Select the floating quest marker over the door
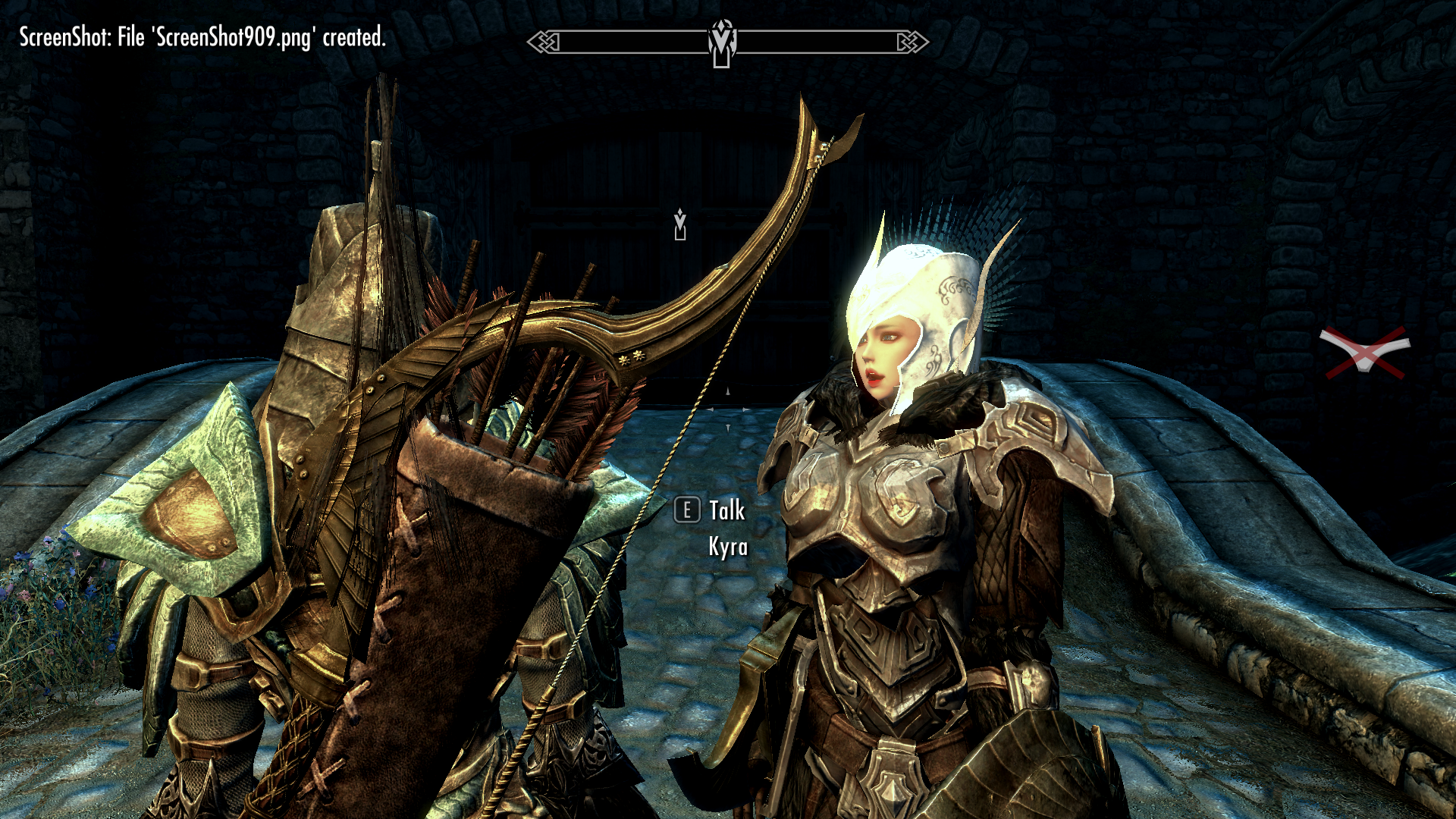1456x819 pixels. 680,224
